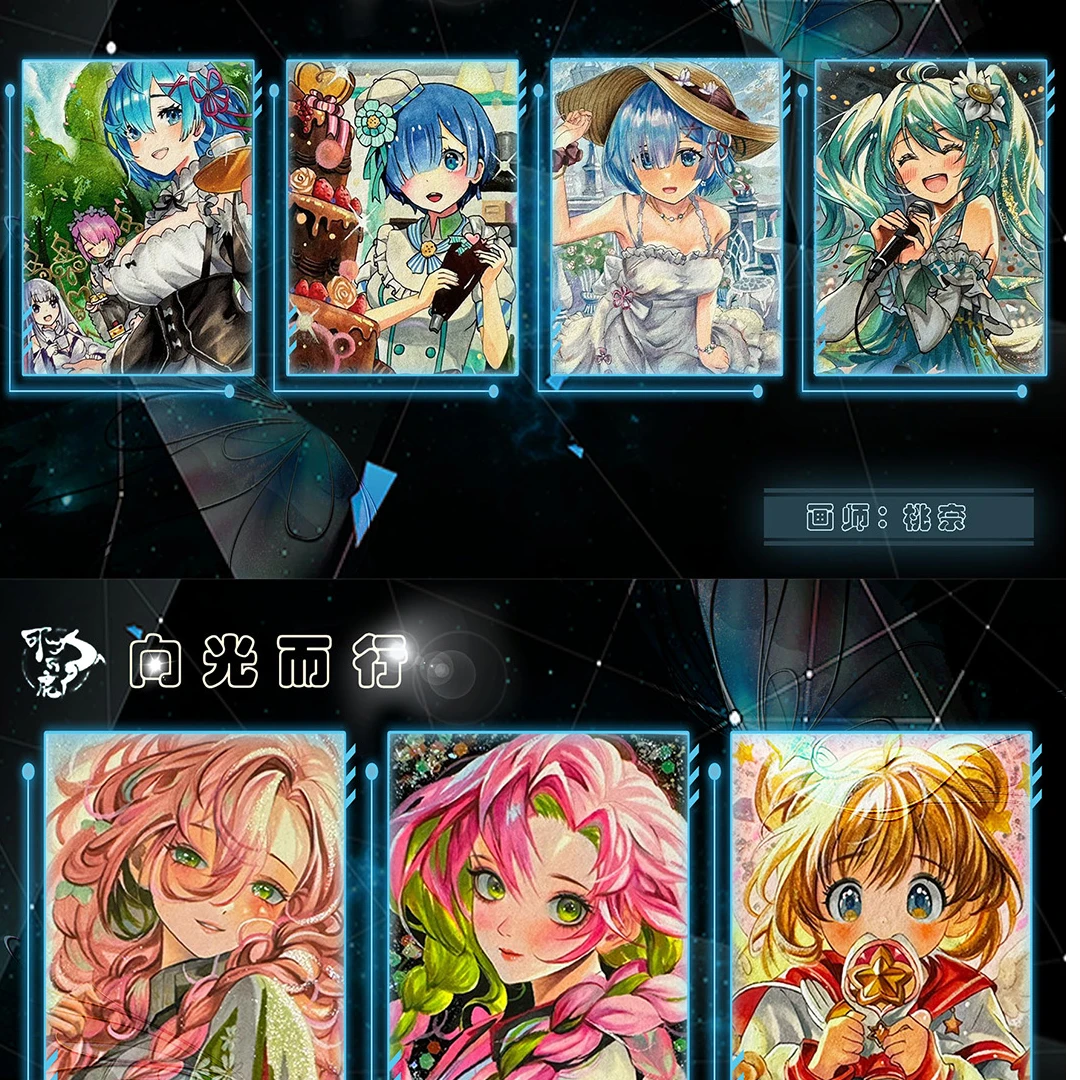Open the card of girl holding star wand
Image resolution: width=1080 pixels, height=1080 pixels.
(881, 905)
